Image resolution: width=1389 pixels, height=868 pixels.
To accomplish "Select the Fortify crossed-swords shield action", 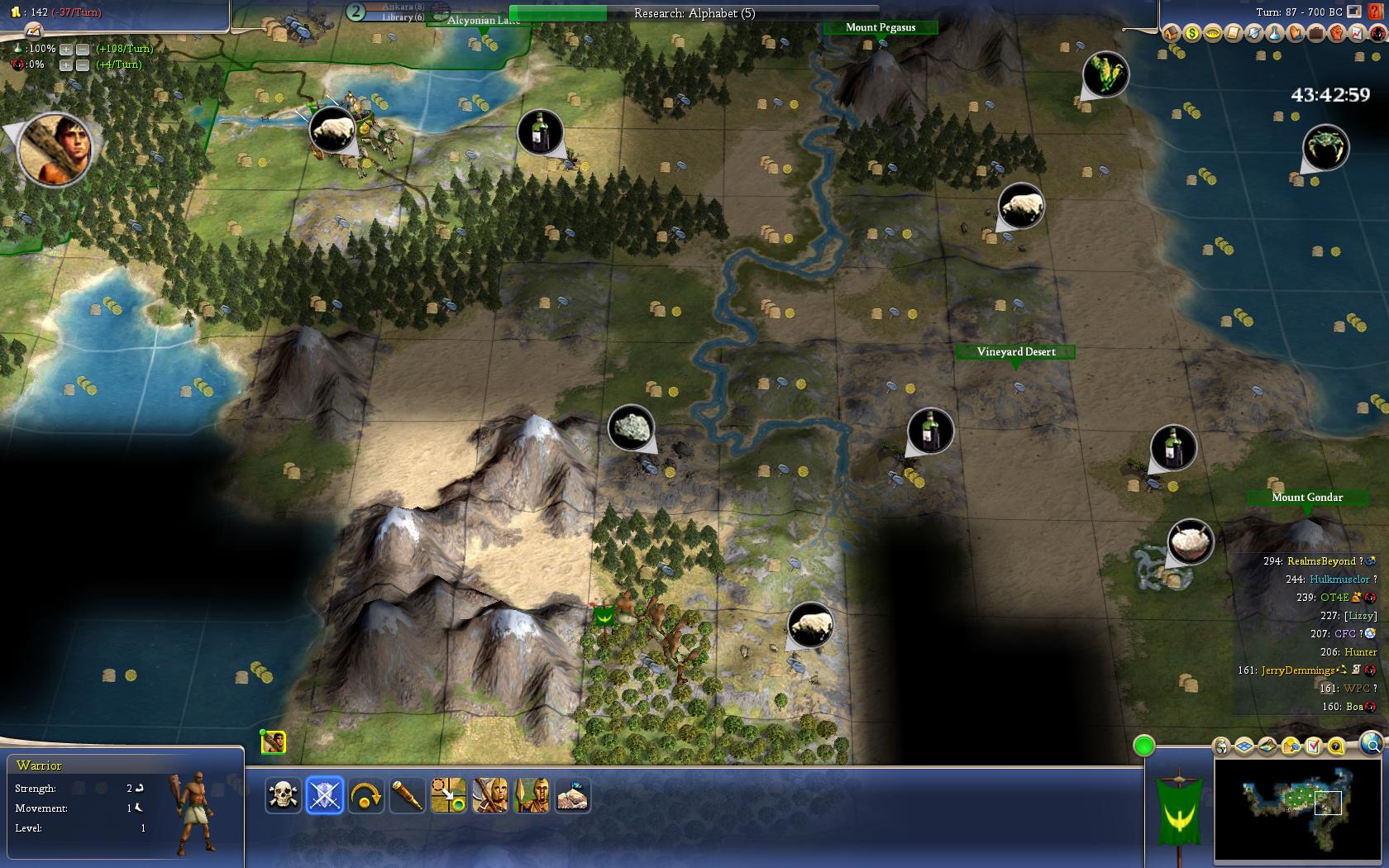I will [x=325, y=795].
